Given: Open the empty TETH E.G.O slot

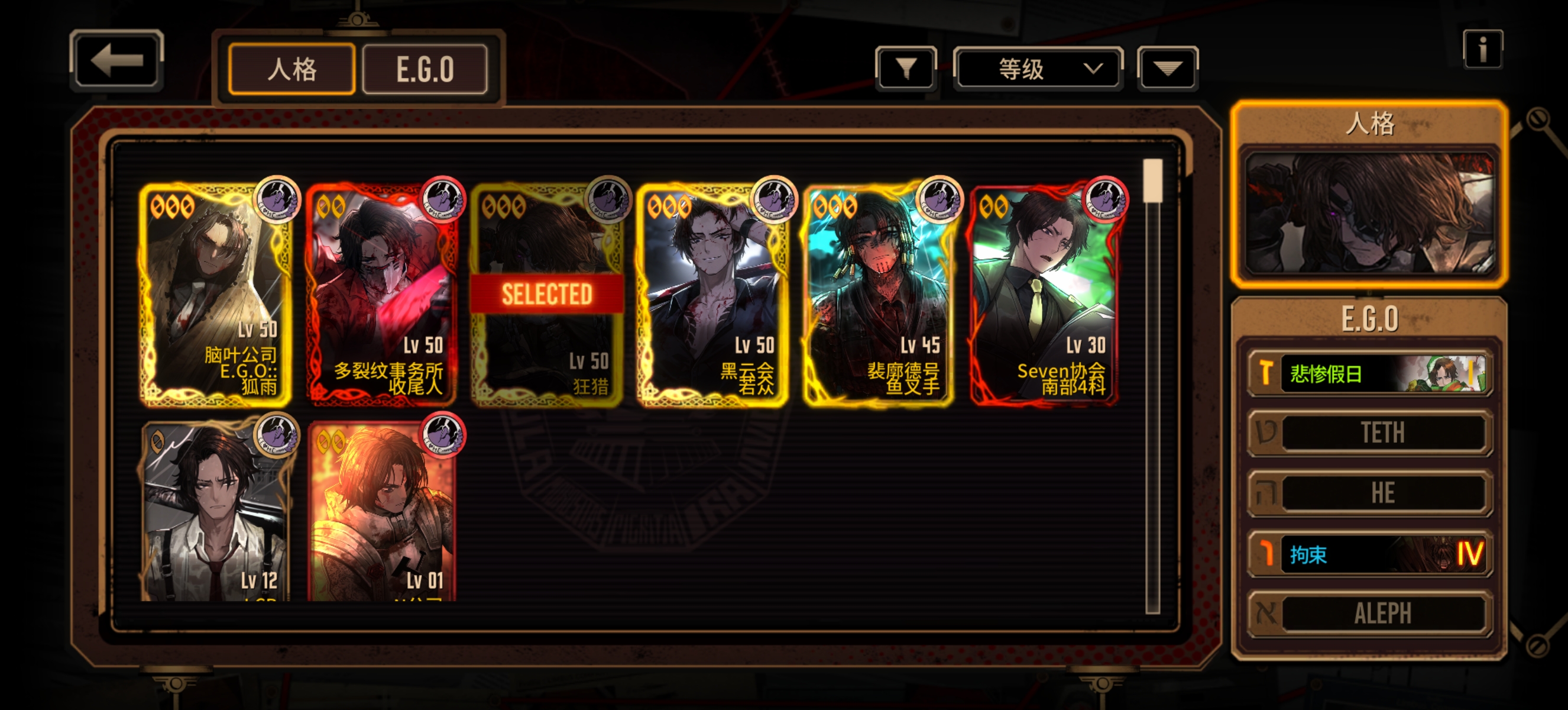Looking at the screenshot, I should pyautogui.click(x=1369, y=433).
